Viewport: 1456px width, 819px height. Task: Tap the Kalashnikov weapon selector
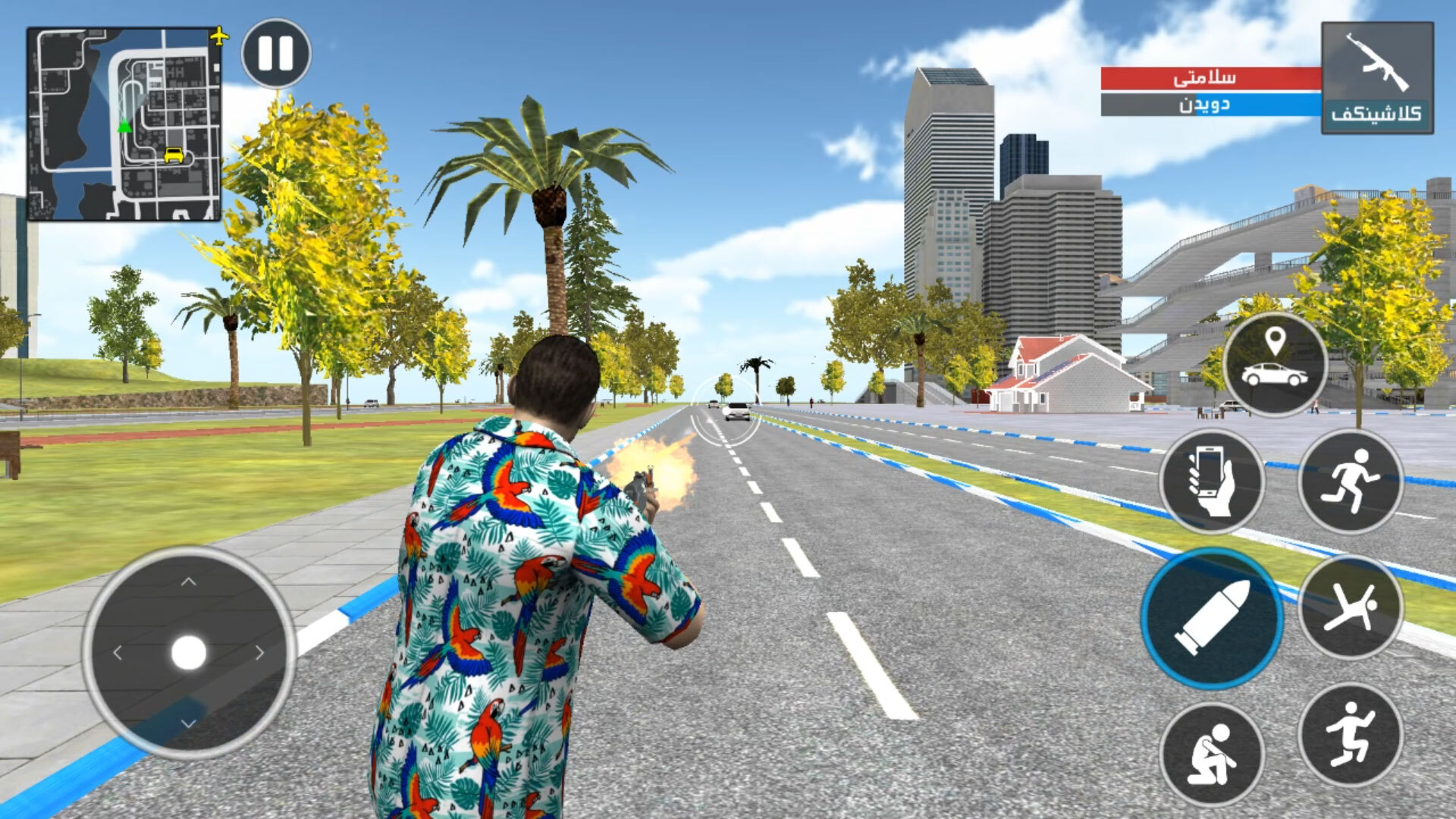(x=1376, y=78)
